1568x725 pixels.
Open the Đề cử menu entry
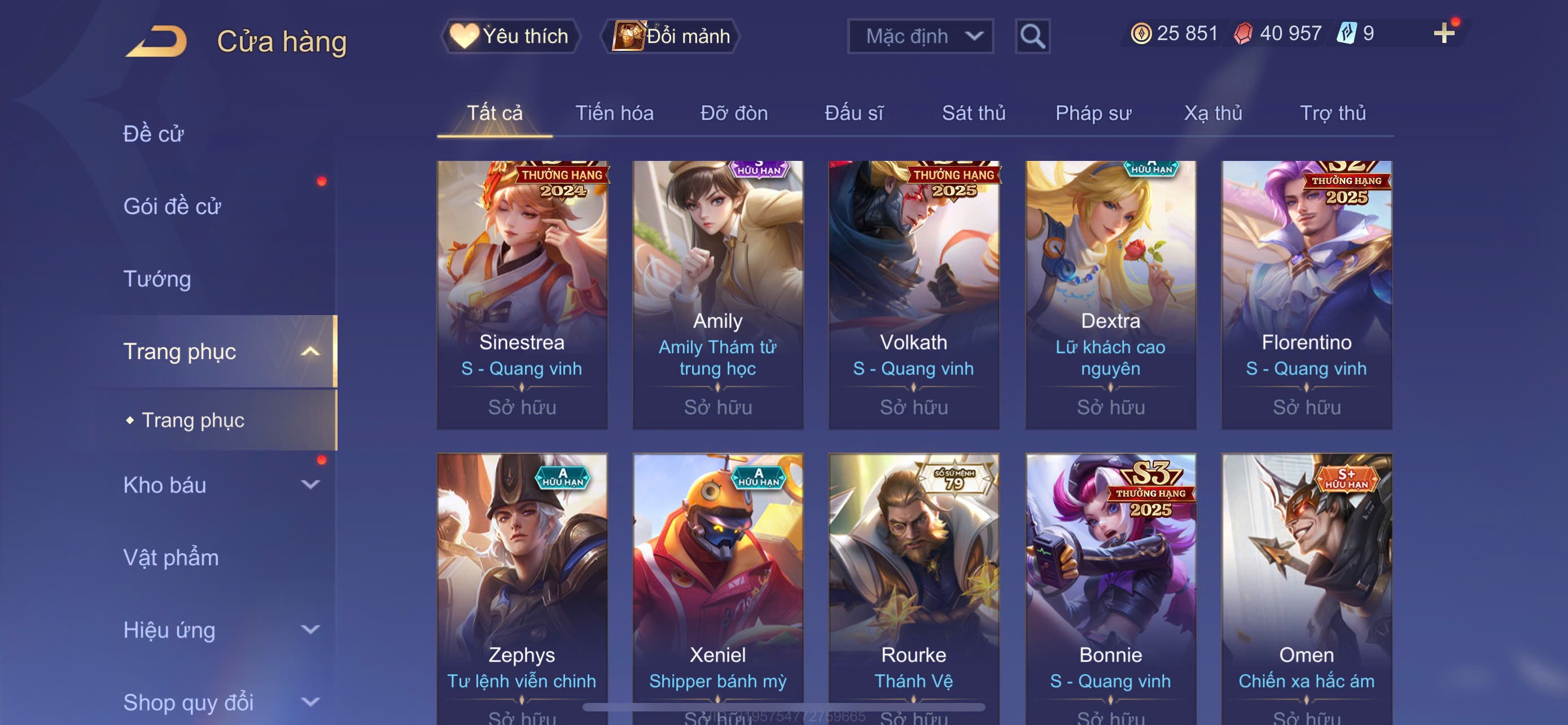154,134
